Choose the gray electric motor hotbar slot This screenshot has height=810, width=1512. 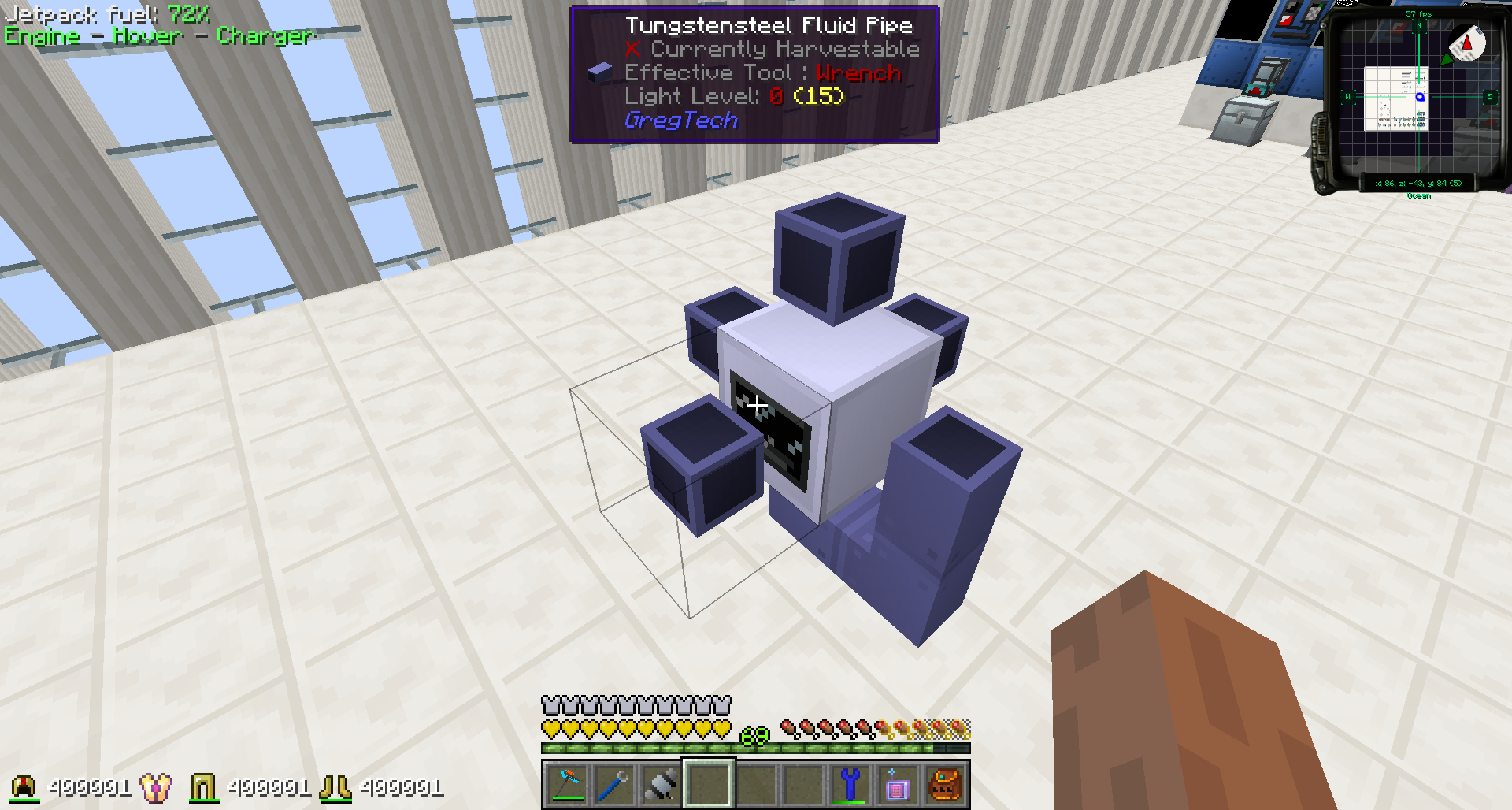click(x=661, y=785)
